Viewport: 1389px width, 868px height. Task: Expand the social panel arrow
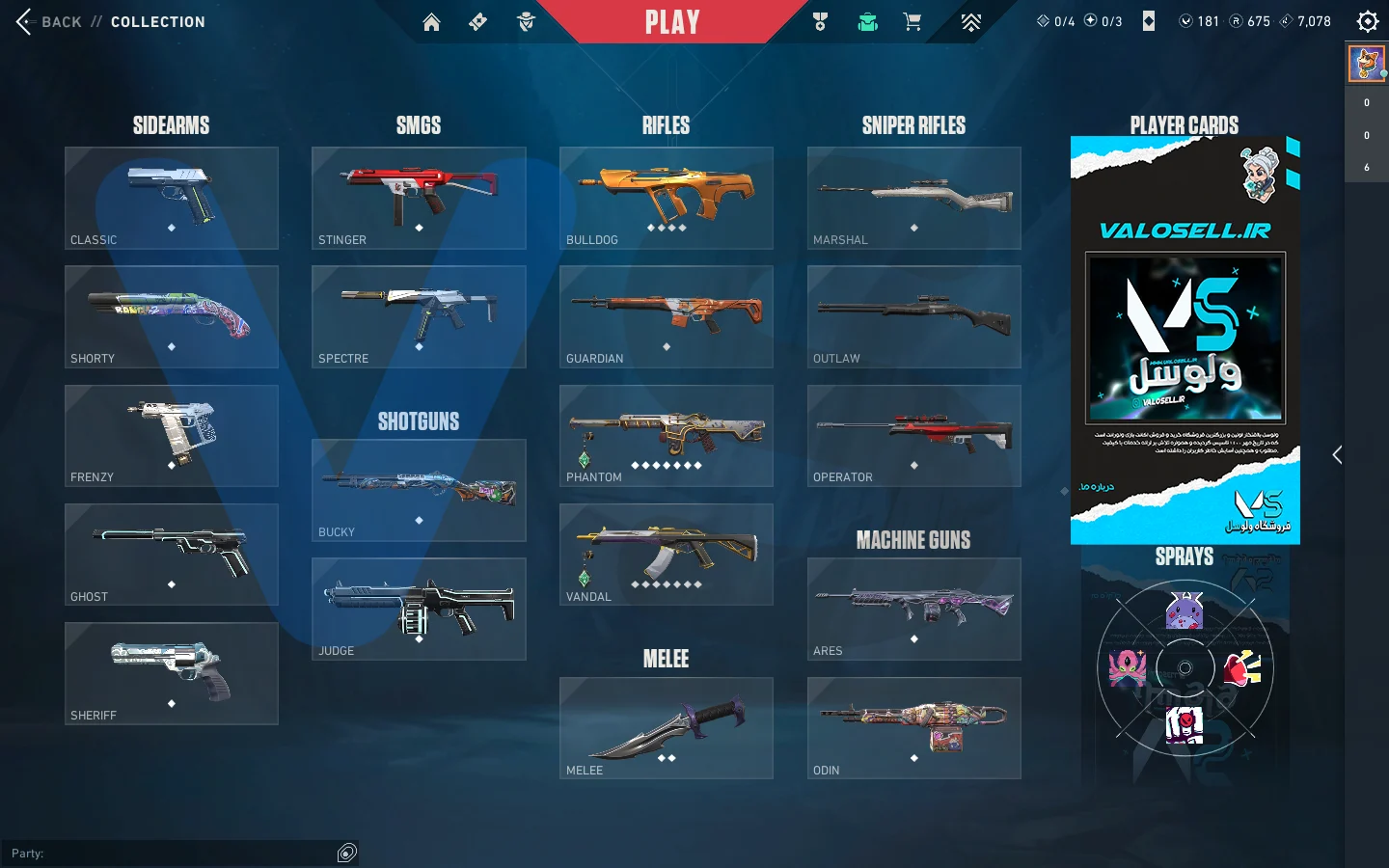(x=1337, y=455)
